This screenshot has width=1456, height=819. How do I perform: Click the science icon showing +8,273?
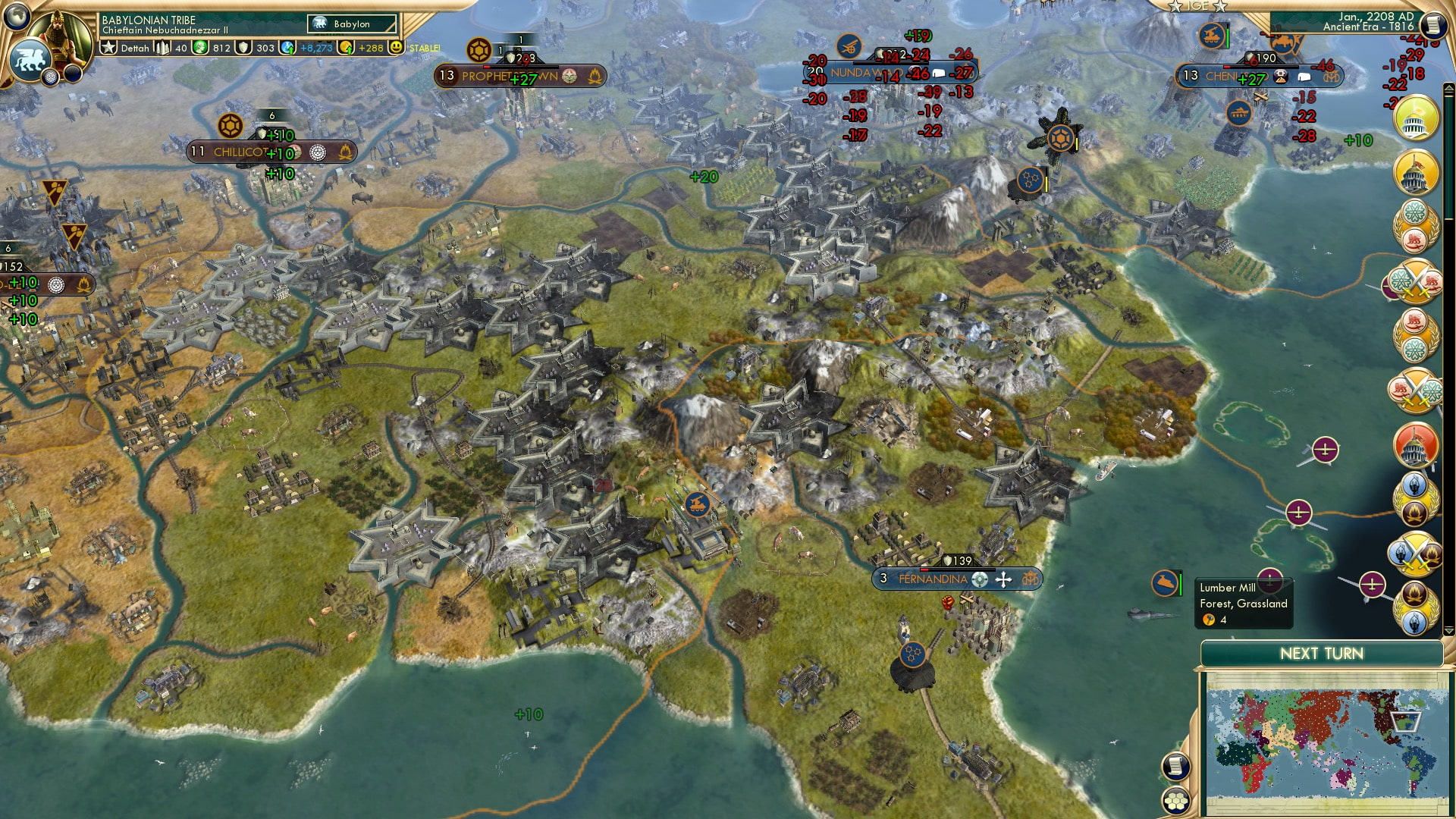tap(287, 46)
